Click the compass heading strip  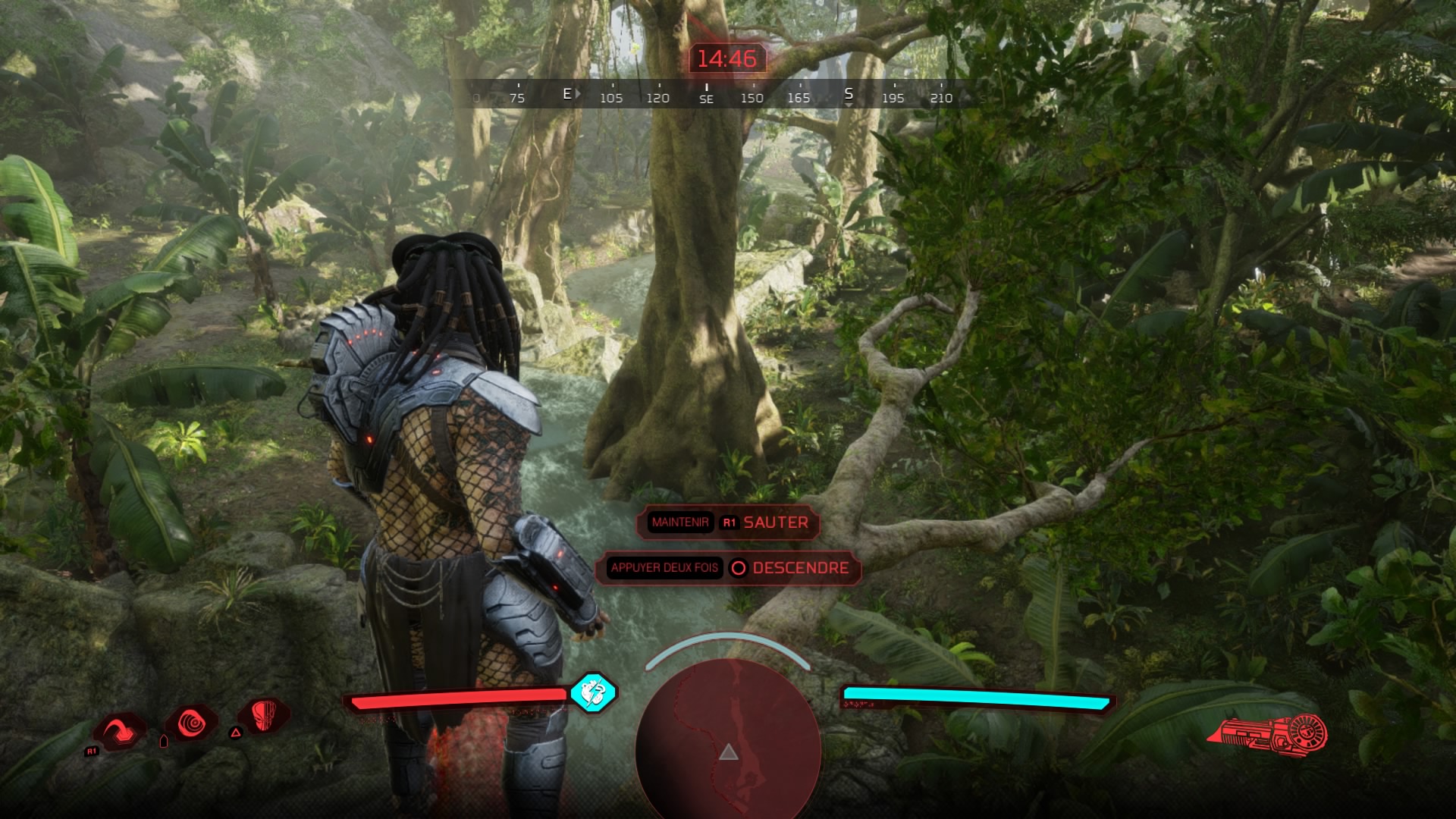pos(707,96)
